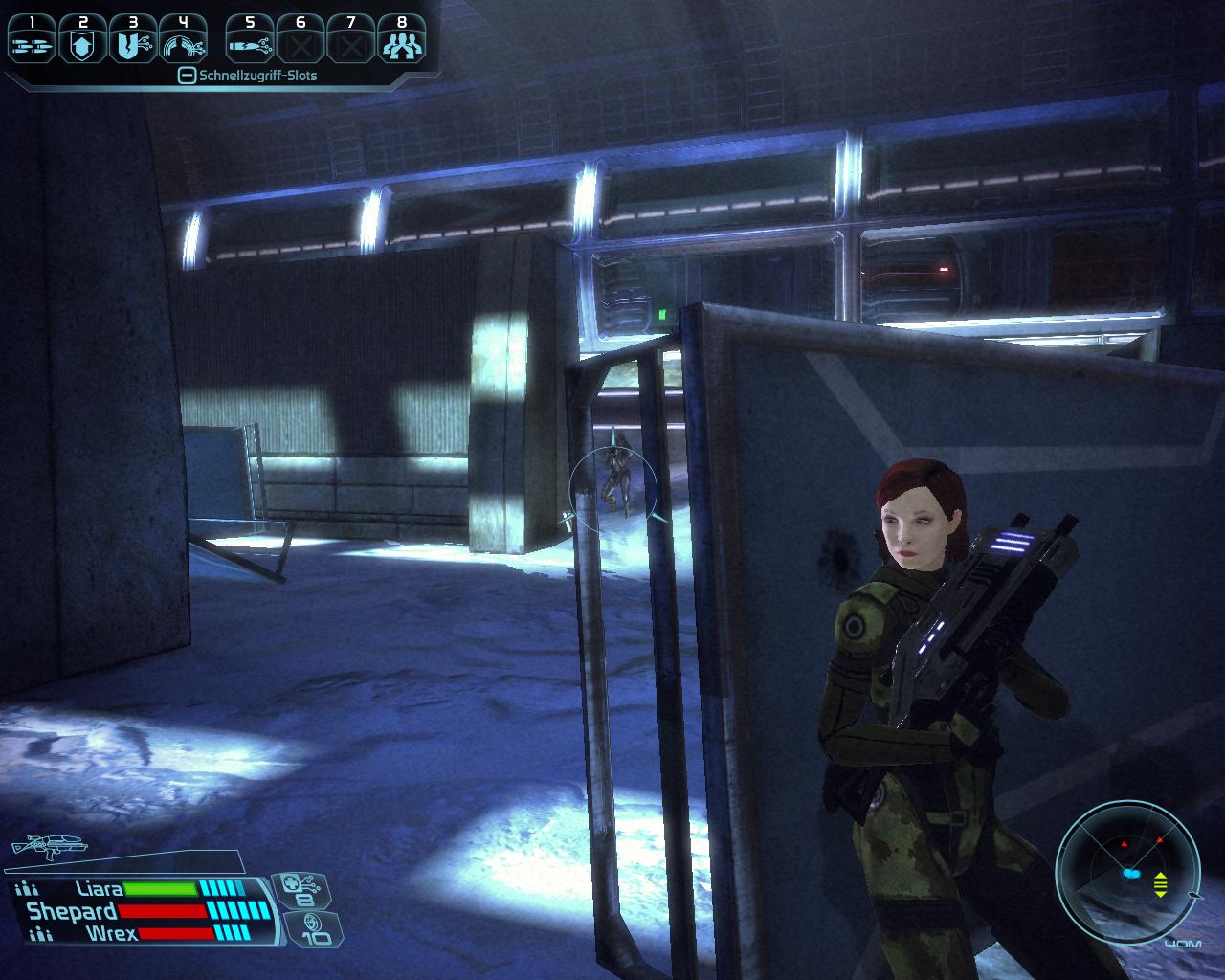Screen dimensions: 1225x980
Task: Use the shield boost ability in slot 2
Action: pyautogui.click(x=82, y=43)
